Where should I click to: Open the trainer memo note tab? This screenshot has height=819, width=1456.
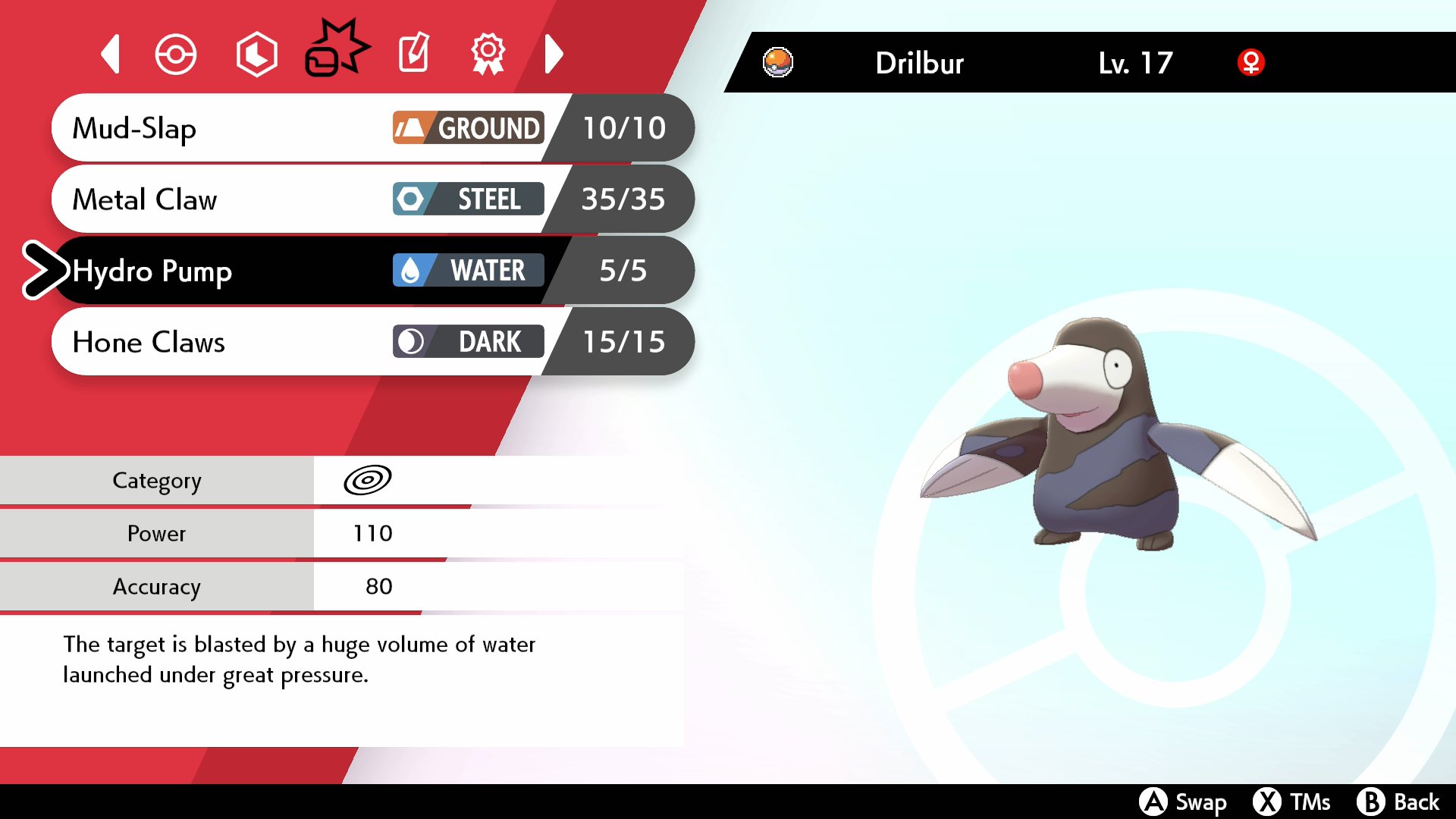point(414,53)
